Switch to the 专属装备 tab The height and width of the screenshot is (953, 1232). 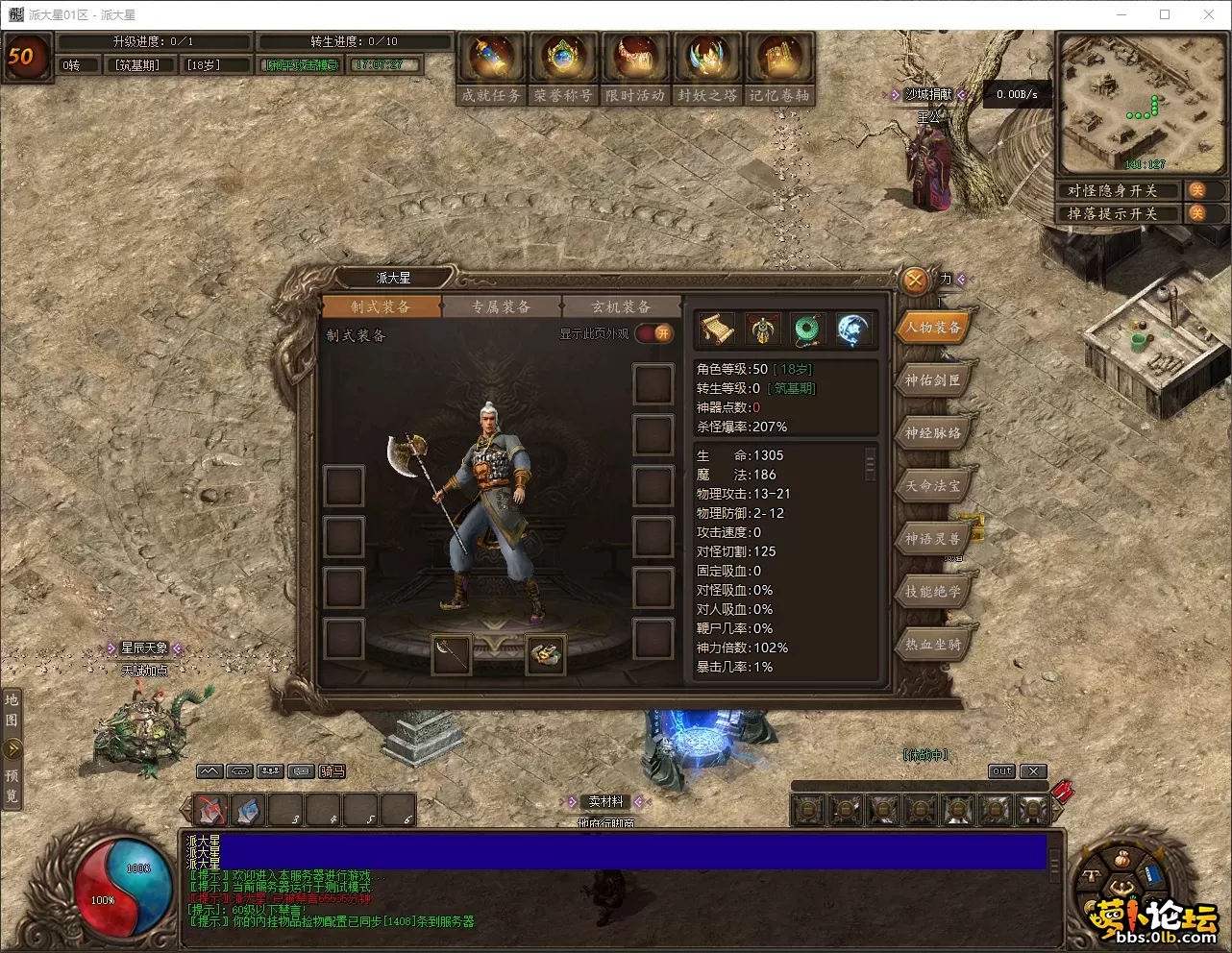click(501, 306)
